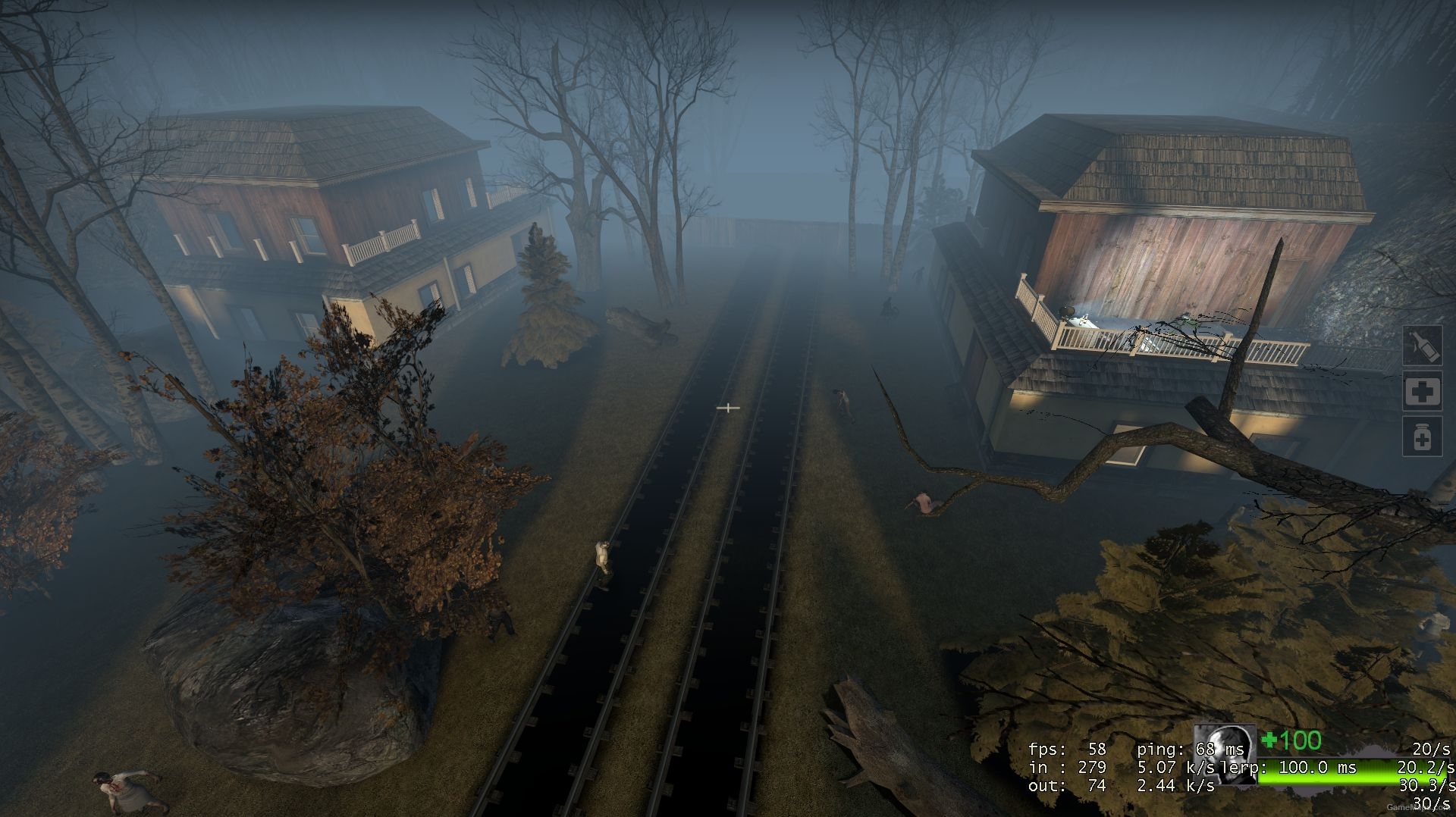Click the 20/s tick rate readout

1433,750
